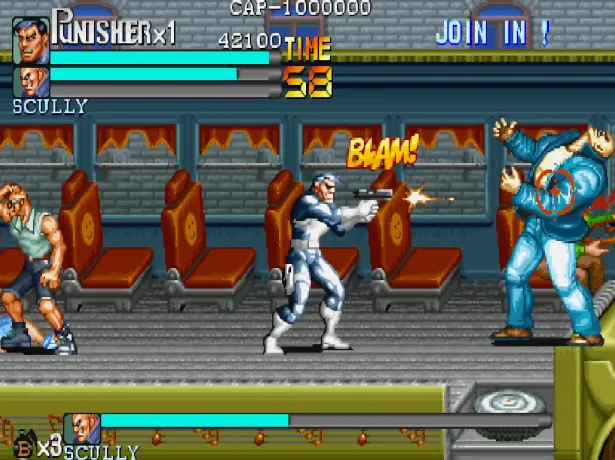Click the Punisher player portrait
Image resolution: width=615 pixels, height=460 pixels.
[x=30, y=38]
